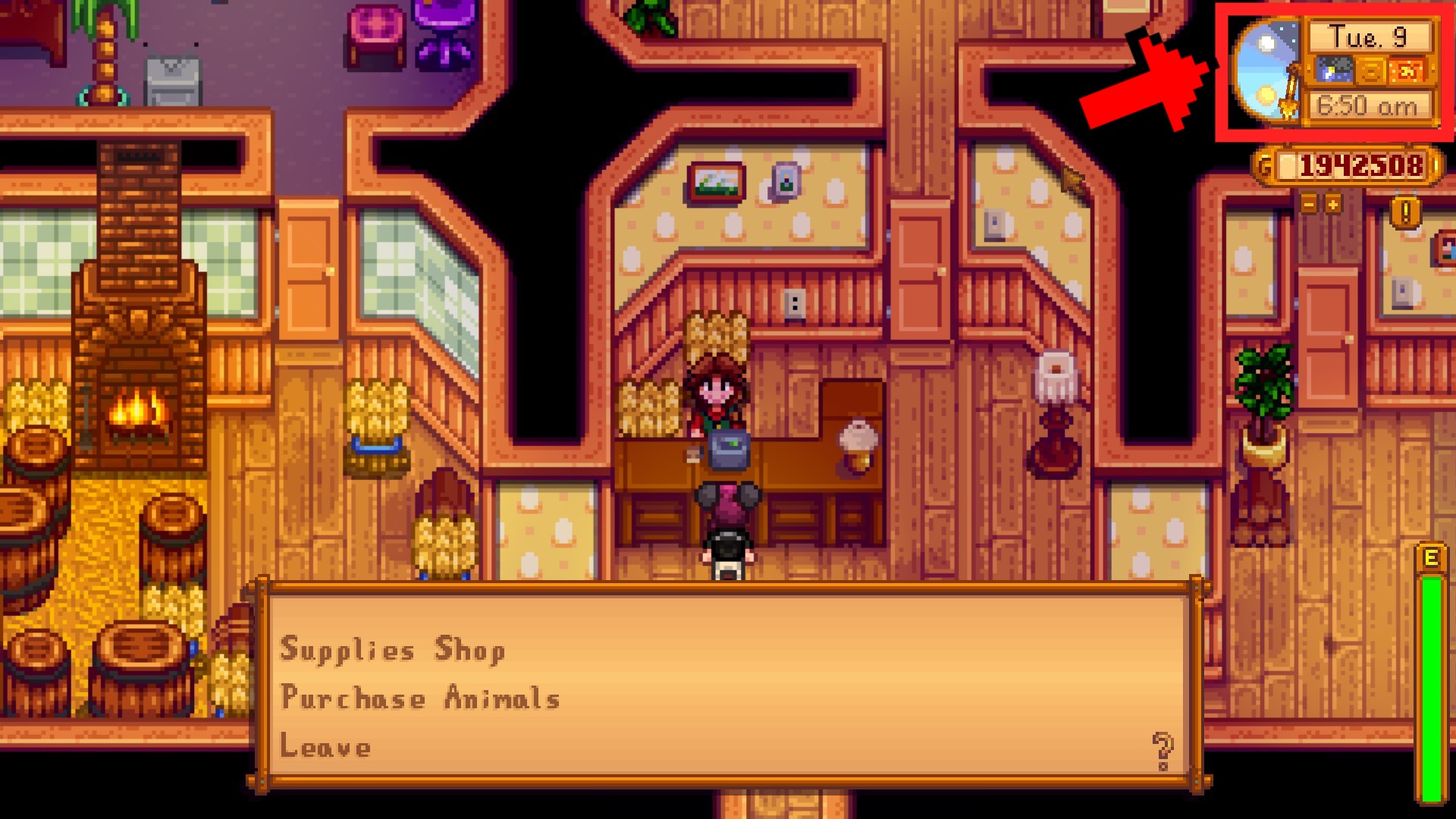Choose Leave to exit the shop dialogue
This screenshot has height=819, width=1456.
coord(325,747)
